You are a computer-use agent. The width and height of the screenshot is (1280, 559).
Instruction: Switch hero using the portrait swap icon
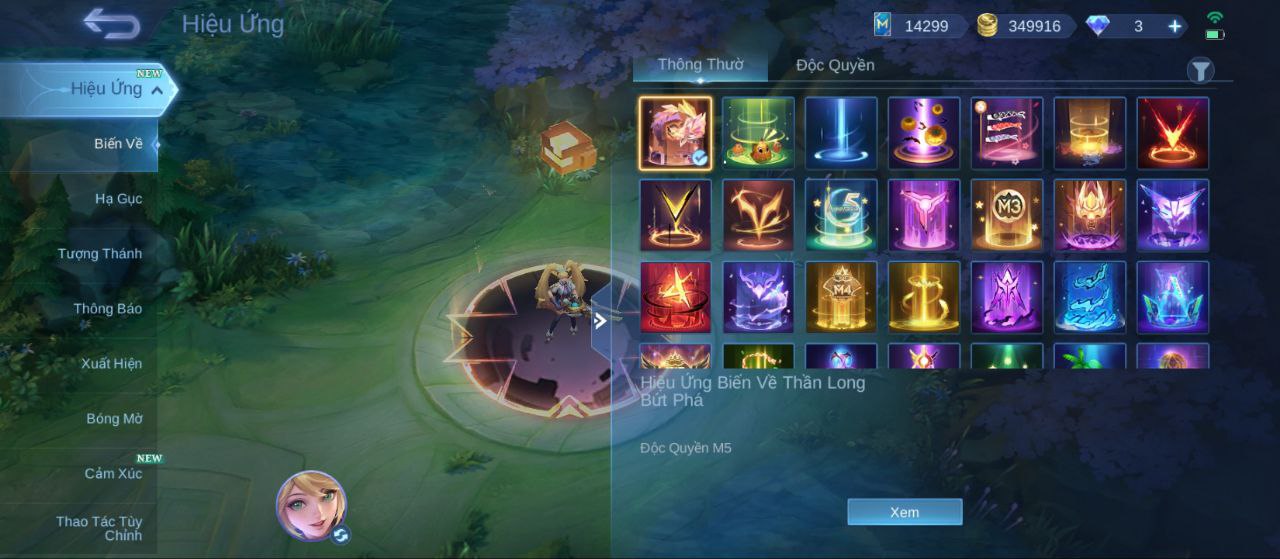pyautogui.click(x=341, y=535)
